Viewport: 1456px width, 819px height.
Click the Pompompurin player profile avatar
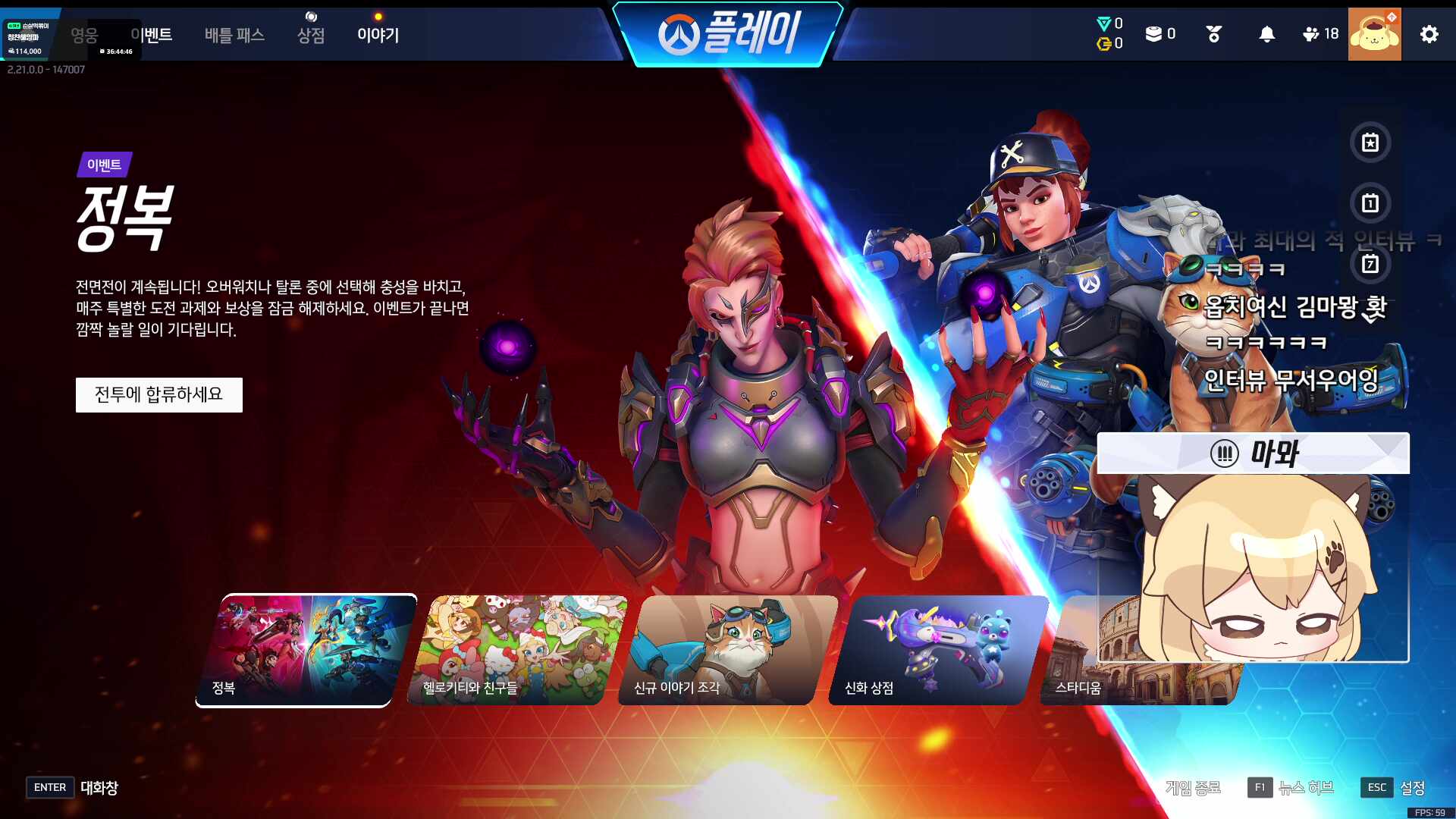coord(1376,33)
